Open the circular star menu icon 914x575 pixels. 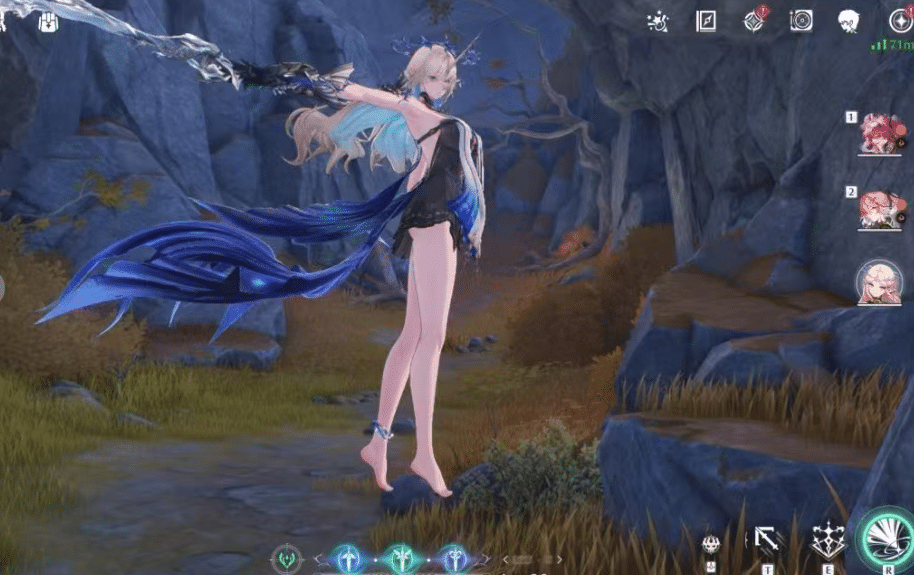point(900,20)
